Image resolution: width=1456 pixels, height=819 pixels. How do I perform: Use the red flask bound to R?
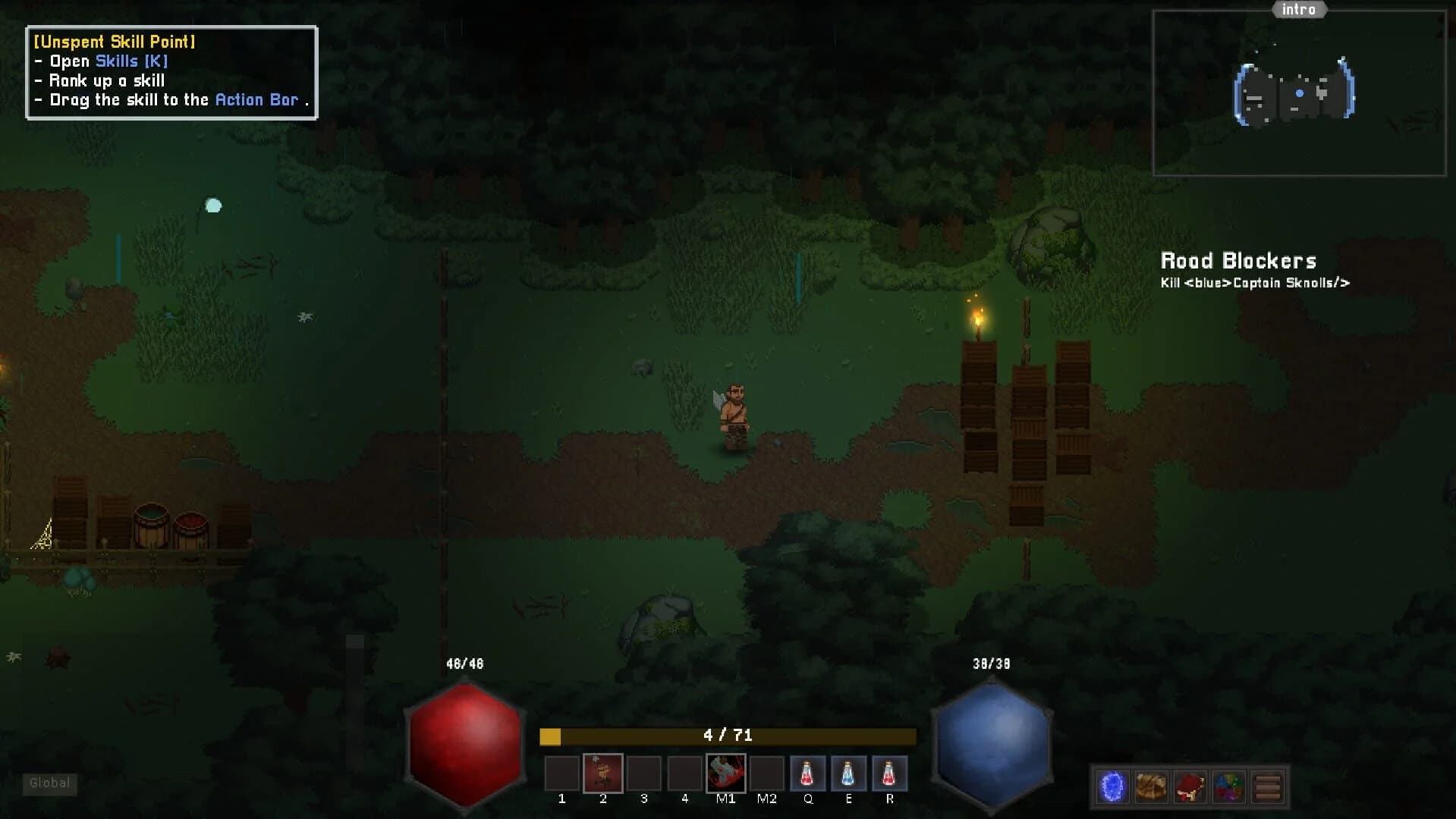(888, 772)
